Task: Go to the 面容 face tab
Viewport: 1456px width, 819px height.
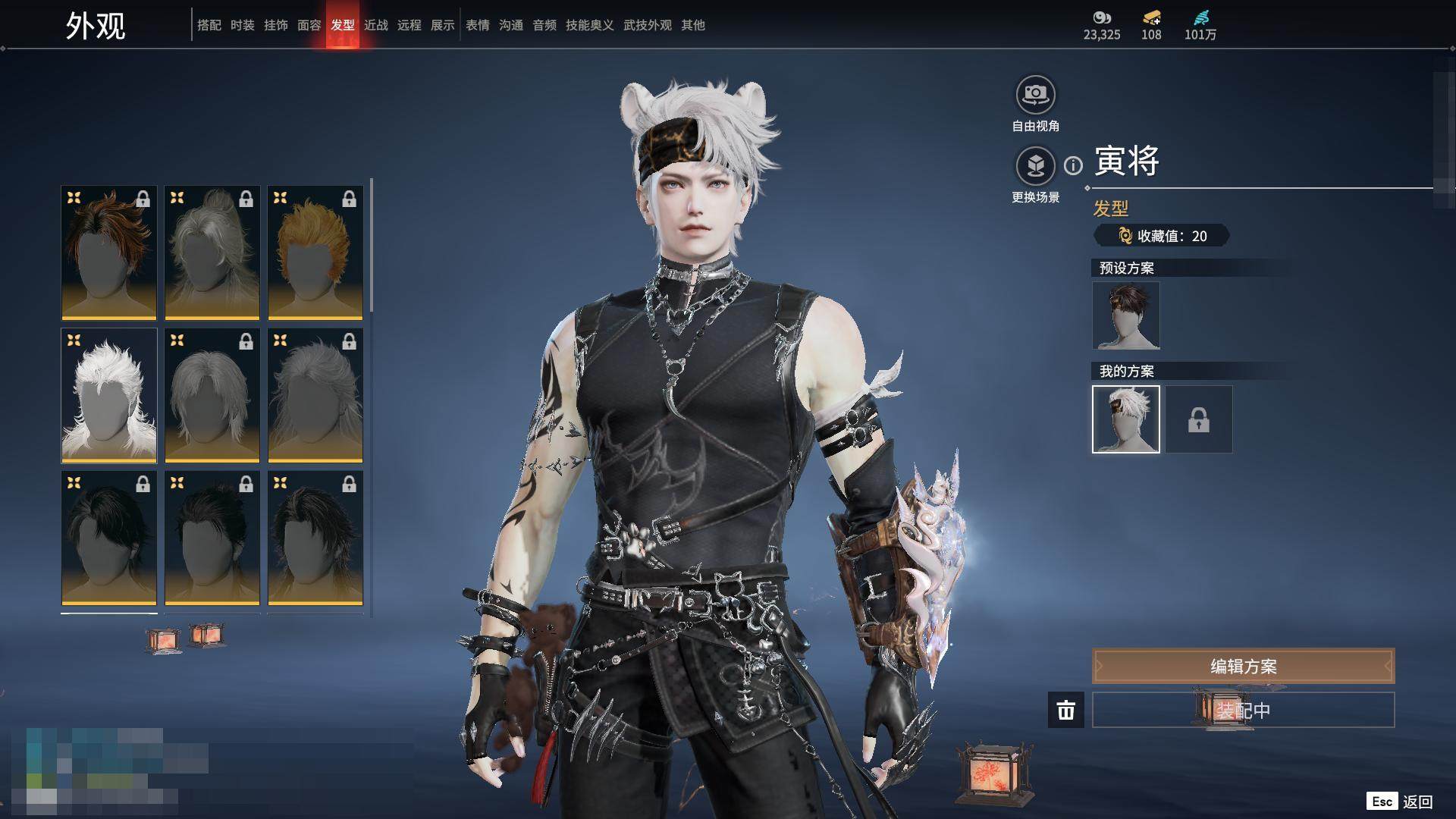Action: (x=309, y=25)
